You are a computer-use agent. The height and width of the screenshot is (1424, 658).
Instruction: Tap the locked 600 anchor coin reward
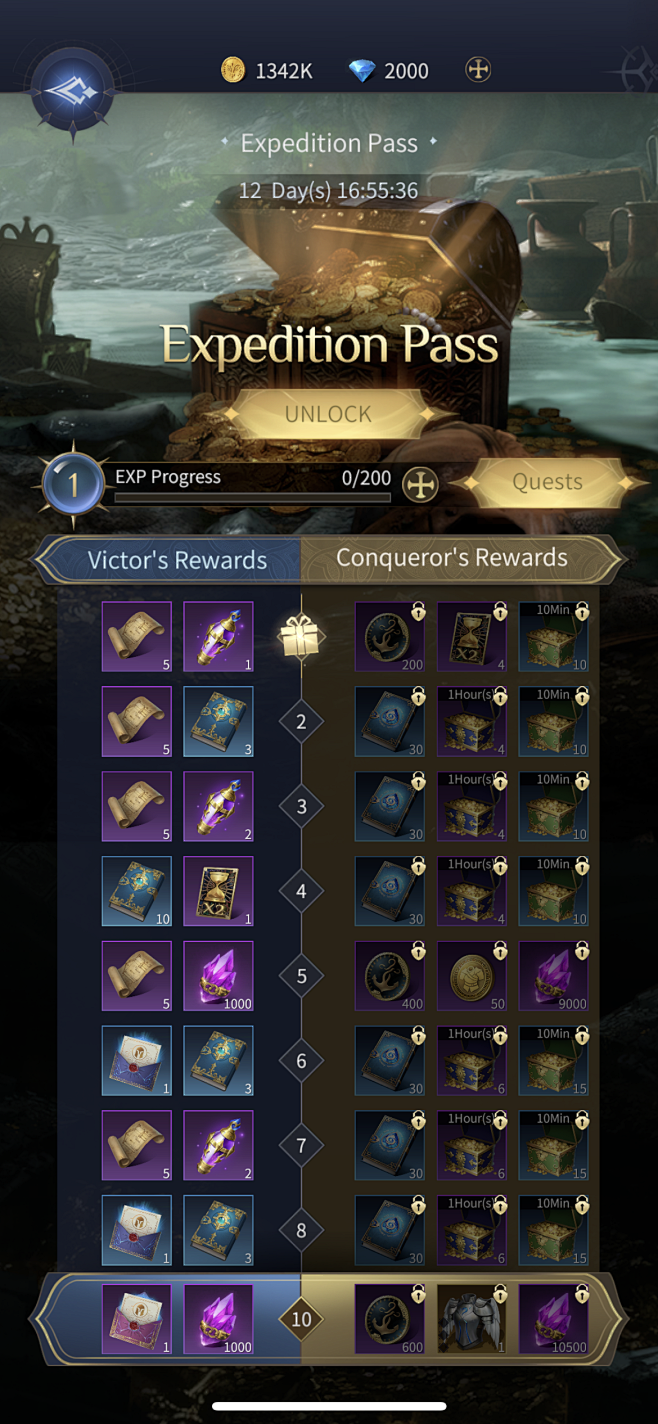(390, 1319)
